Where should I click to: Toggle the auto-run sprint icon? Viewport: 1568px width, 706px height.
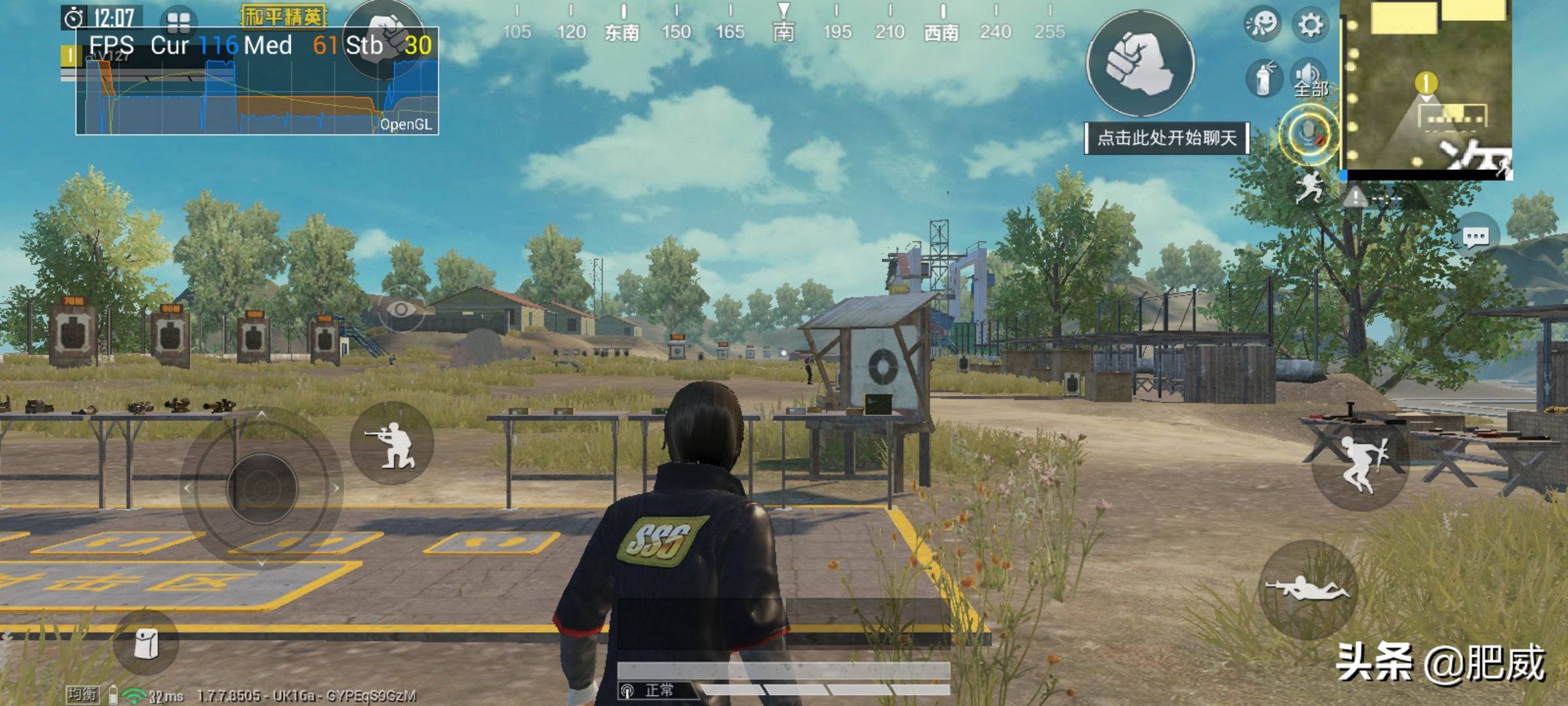coord(1309,188)
